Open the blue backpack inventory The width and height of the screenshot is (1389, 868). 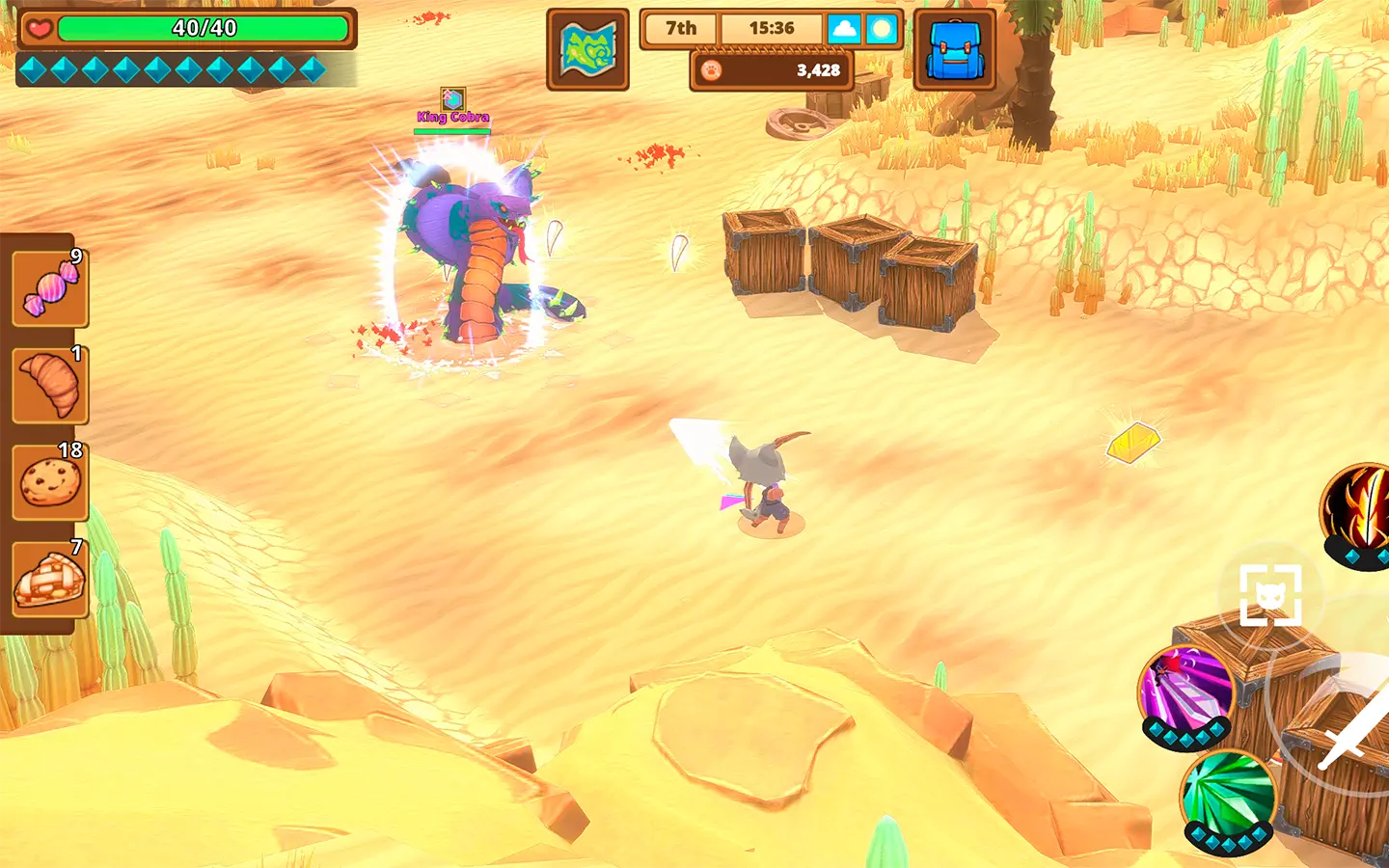pyautogui.click(x=954, y=49)
